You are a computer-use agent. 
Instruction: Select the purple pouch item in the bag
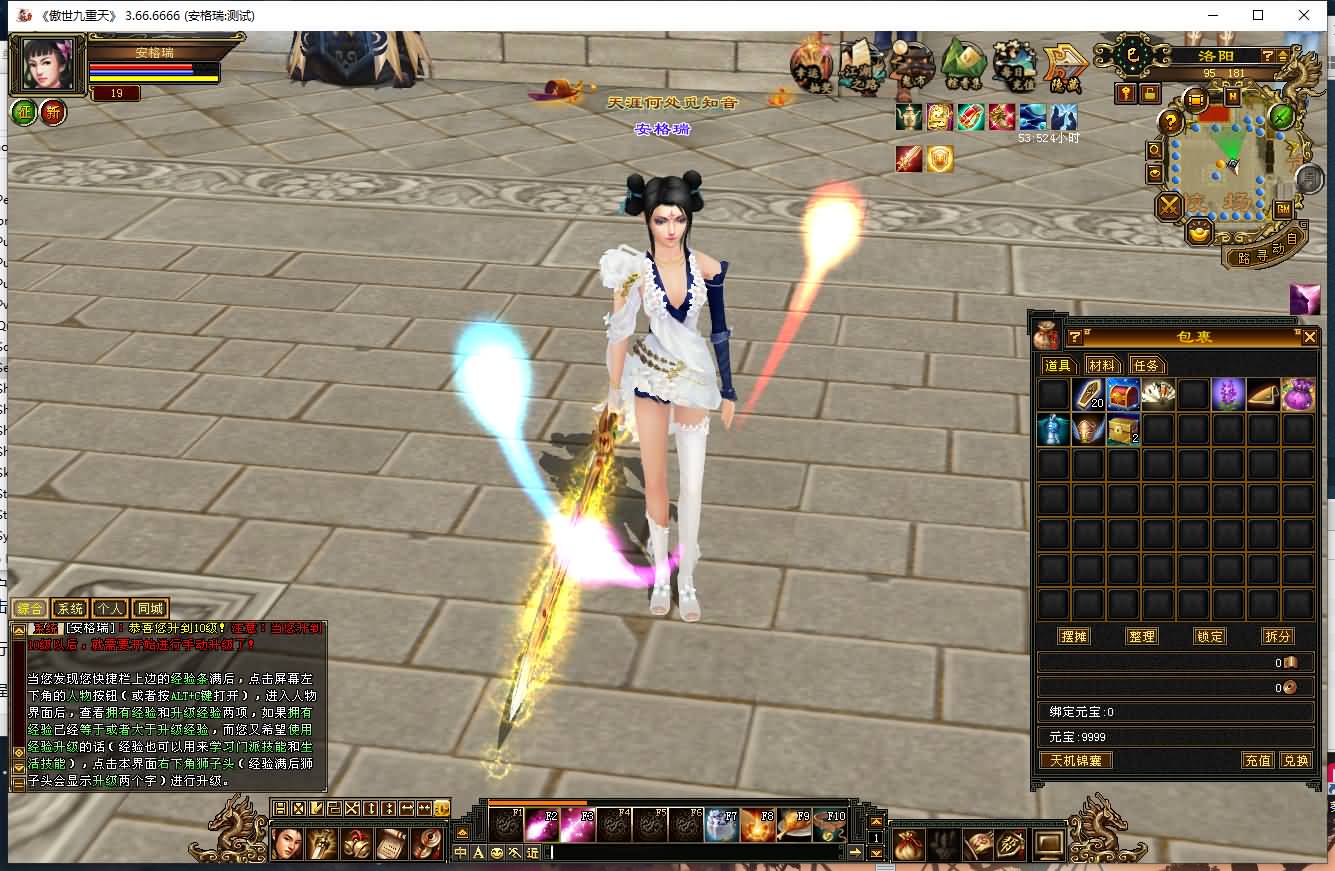pos(1298,395)
